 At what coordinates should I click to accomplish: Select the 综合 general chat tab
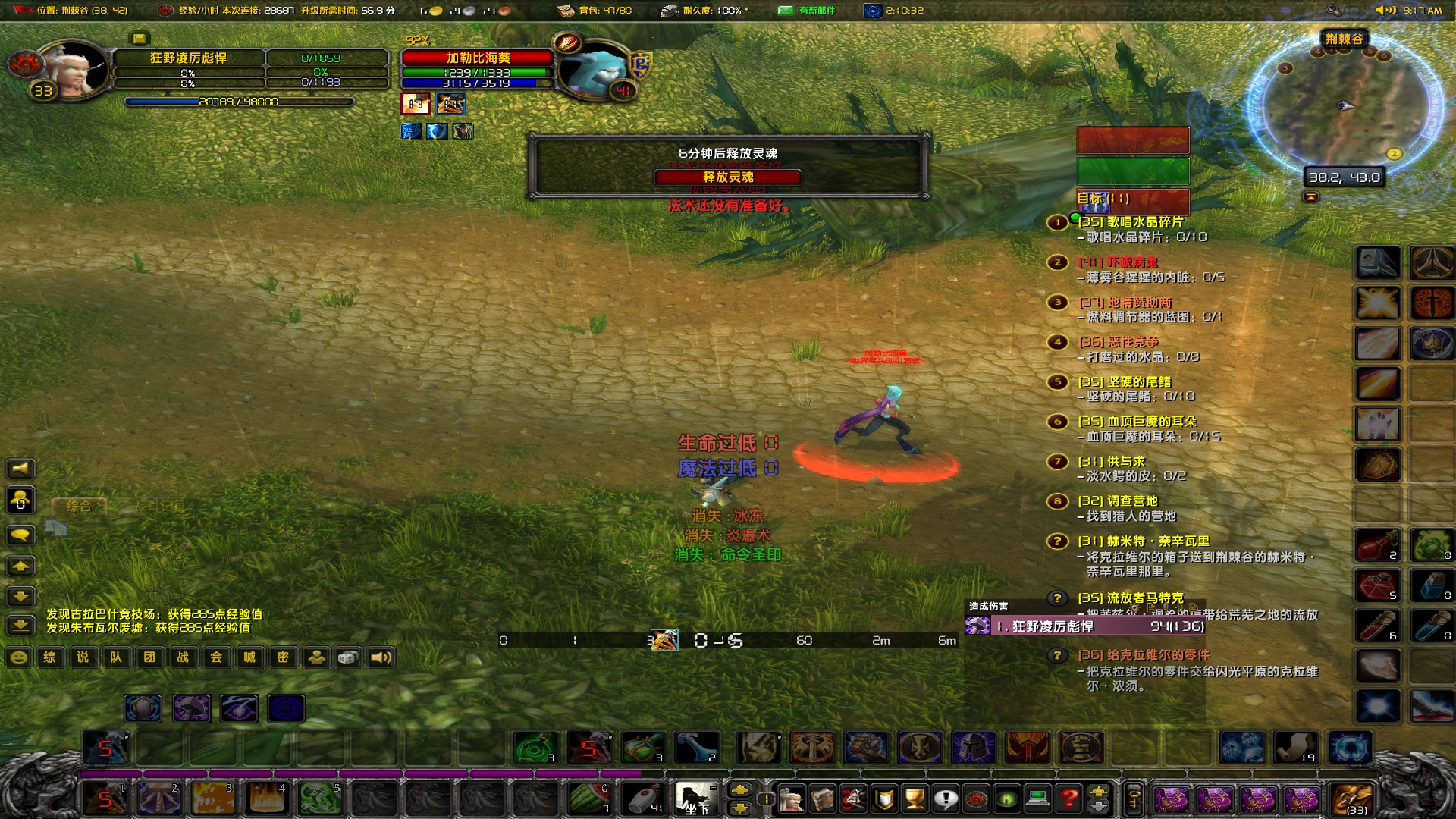tap(79, 506)
